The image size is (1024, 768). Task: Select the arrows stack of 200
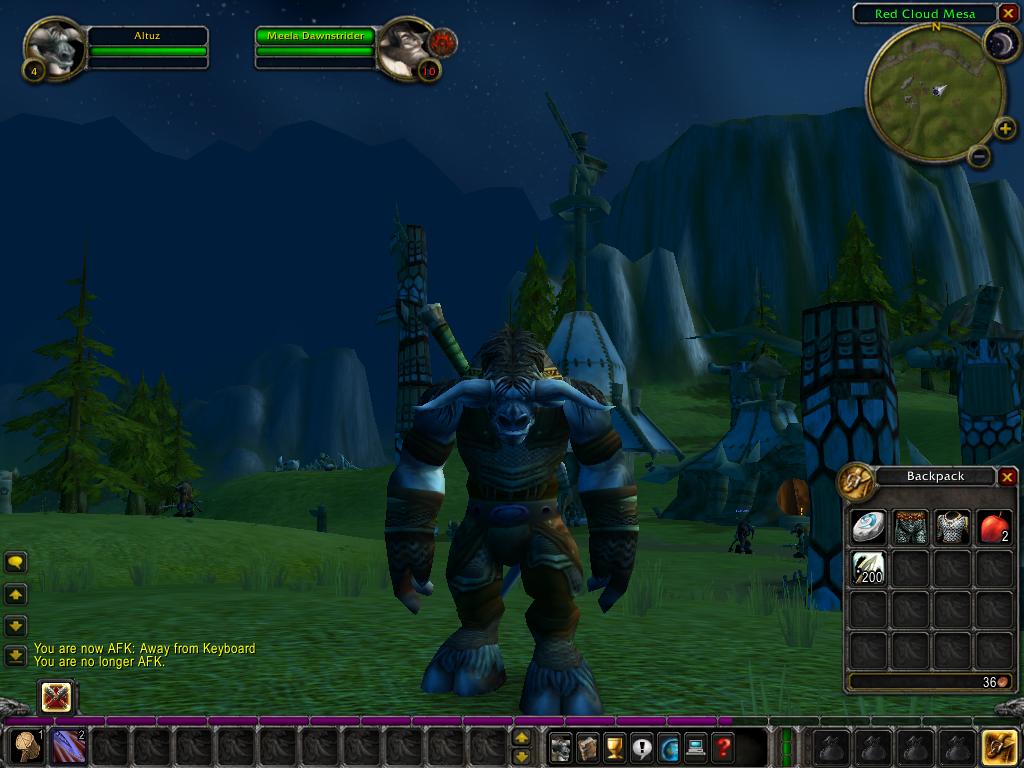(868, 569)
